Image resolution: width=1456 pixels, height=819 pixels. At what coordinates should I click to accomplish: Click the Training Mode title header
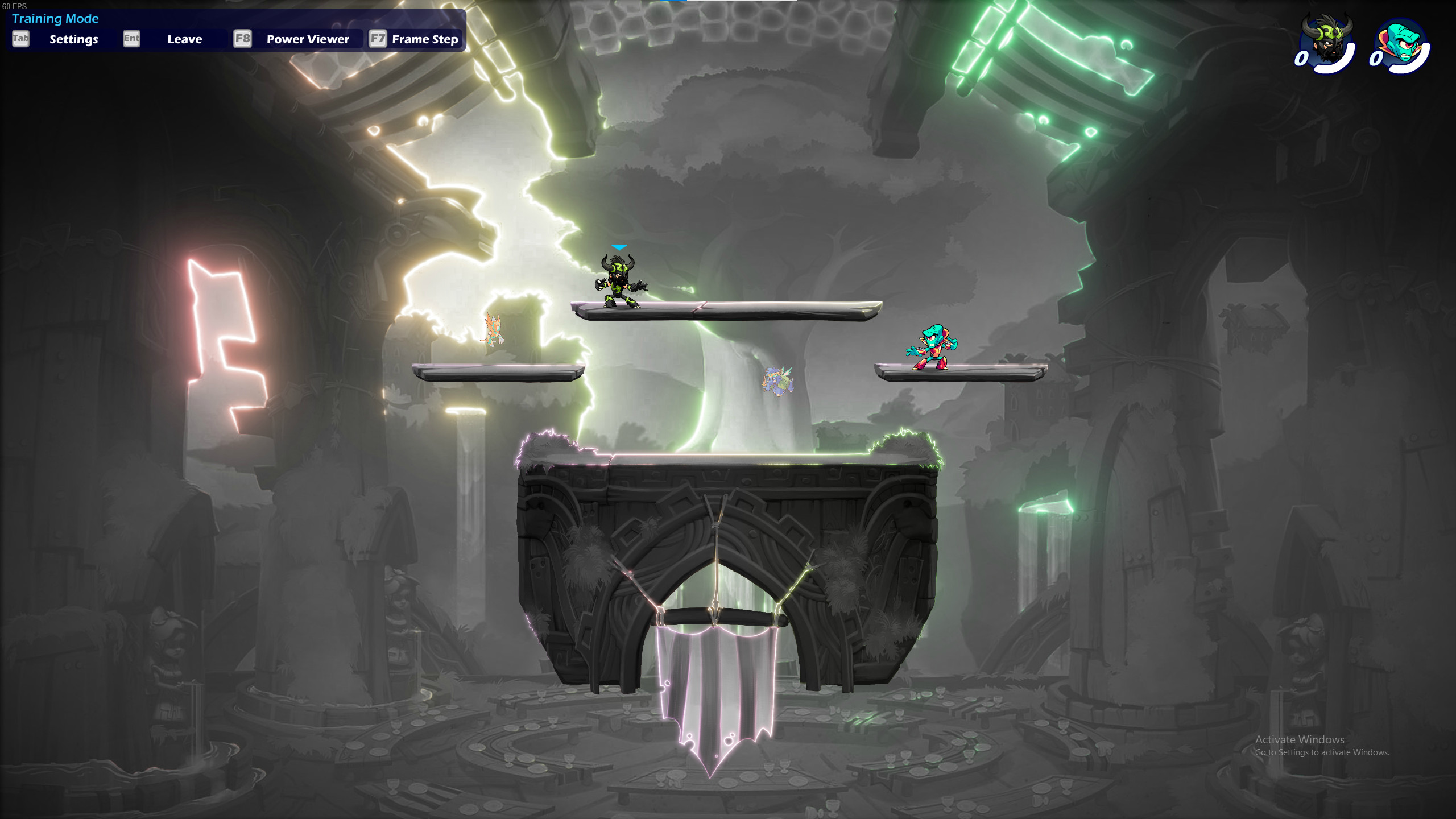[x=55, y=19]
